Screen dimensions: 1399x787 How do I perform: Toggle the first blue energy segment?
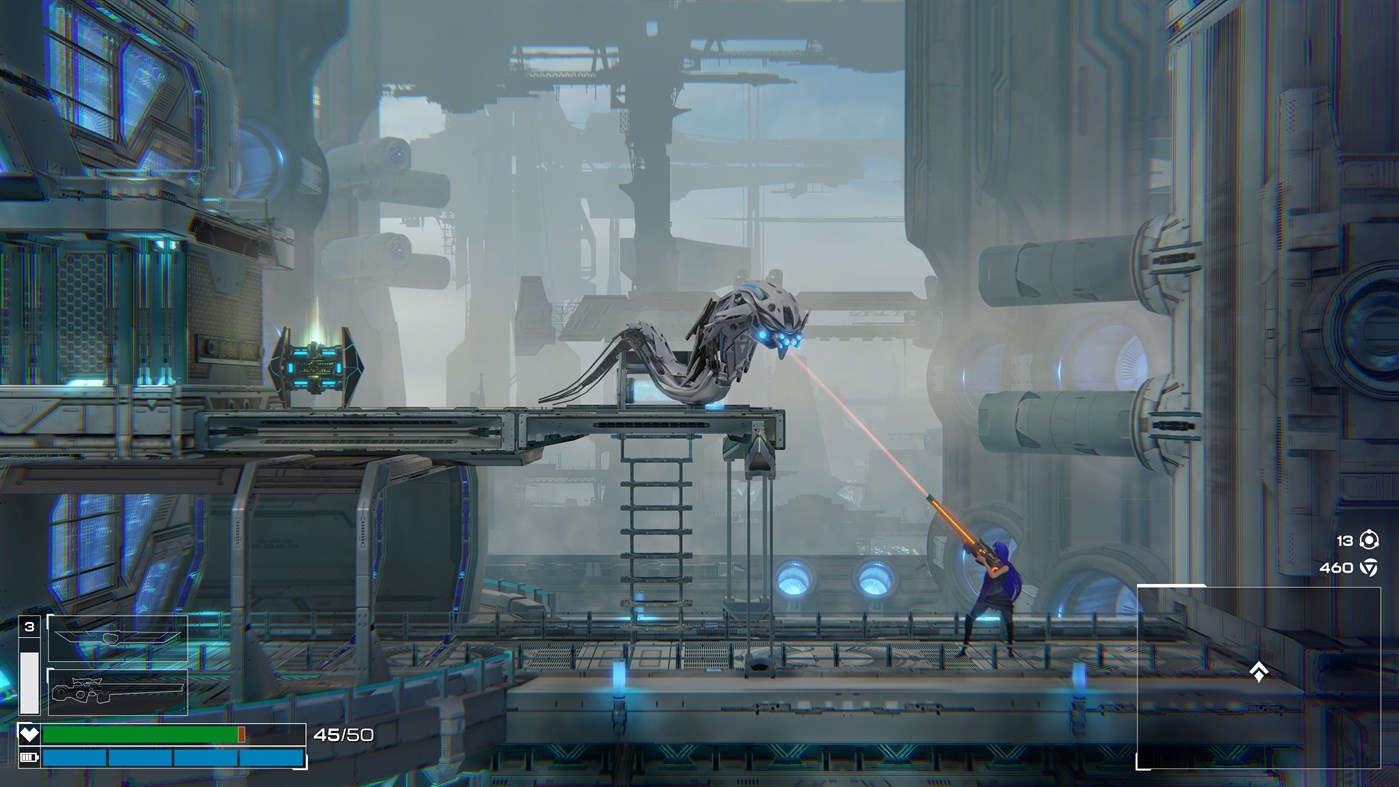tap(75, 757)
